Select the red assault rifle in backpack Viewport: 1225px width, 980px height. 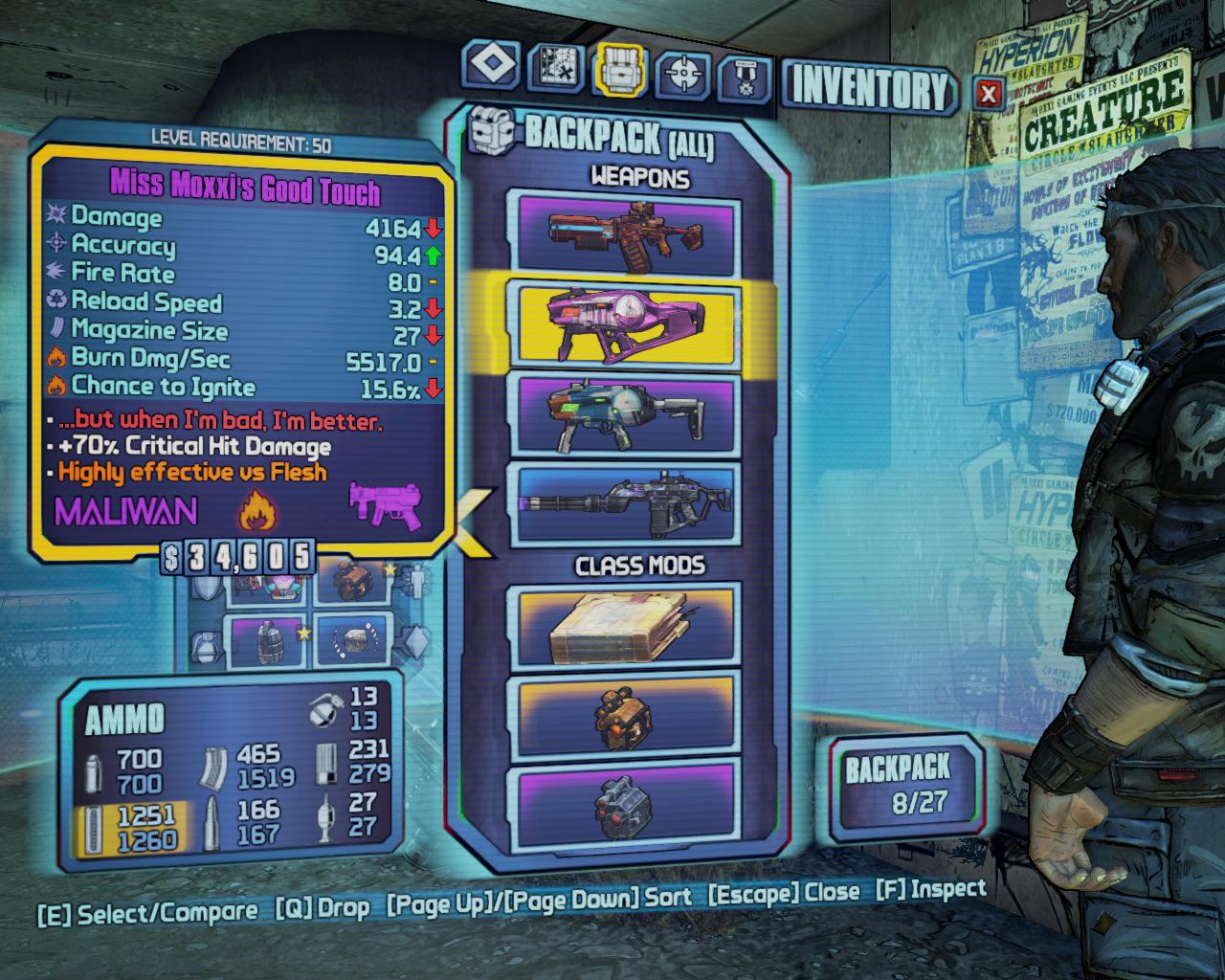(x=629, y=233)
